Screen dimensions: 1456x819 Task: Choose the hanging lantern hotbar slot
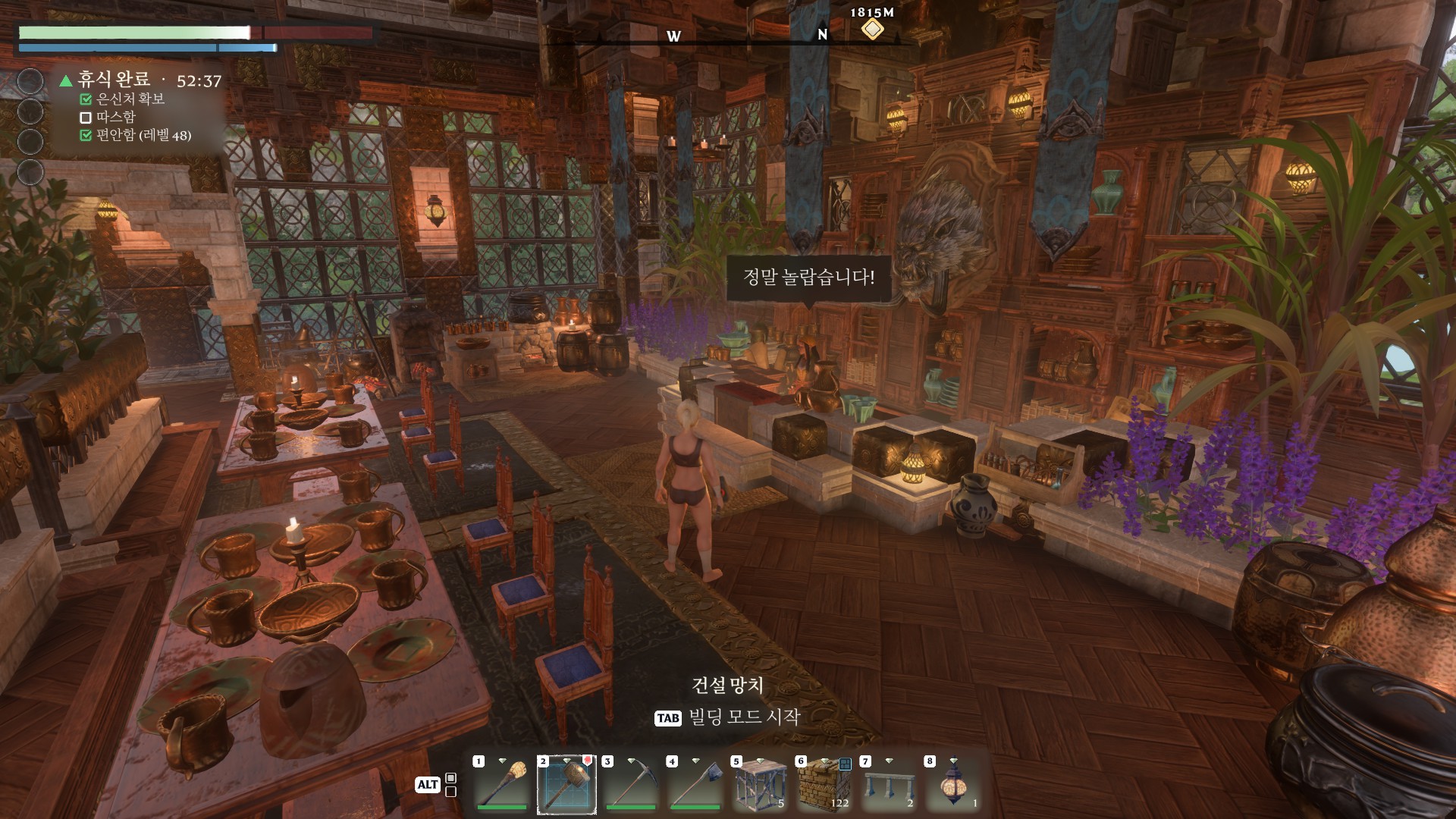(x=953, y=784)
